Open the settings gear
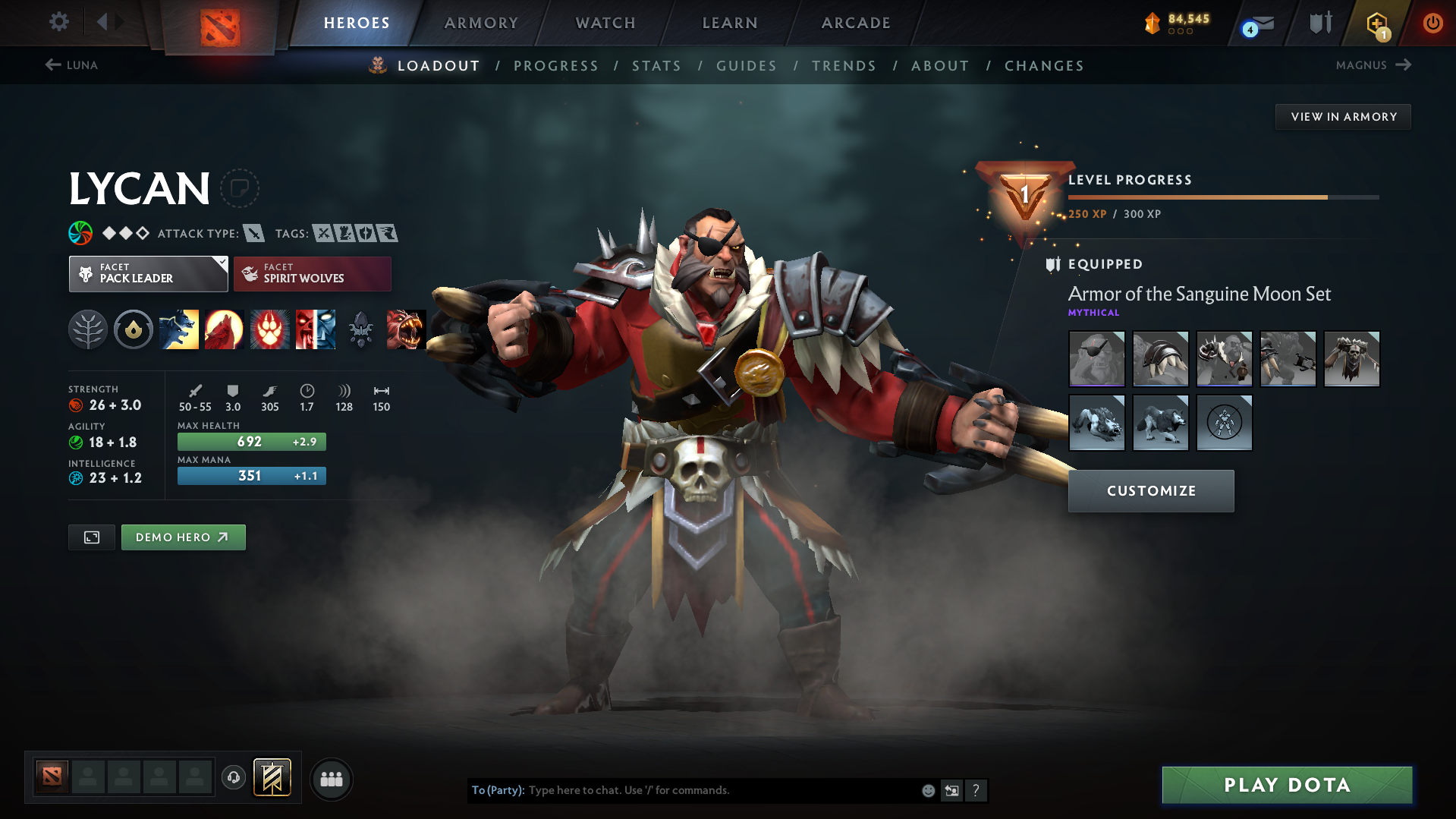1456x819 pixels. coord(58,22)
